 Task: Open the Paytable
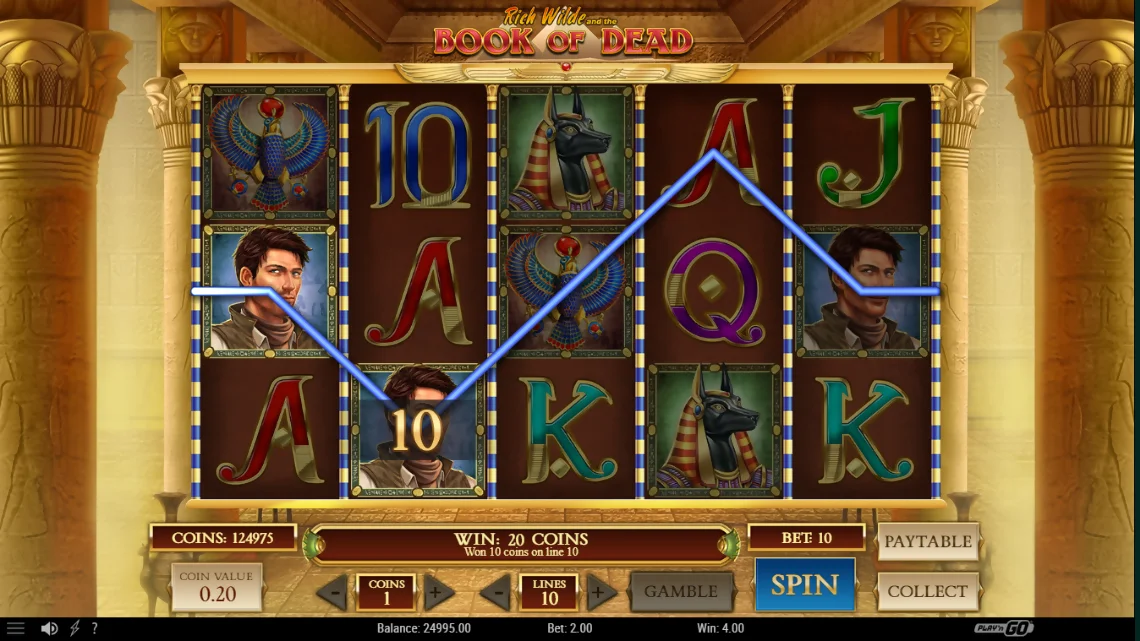pos(927,541)
